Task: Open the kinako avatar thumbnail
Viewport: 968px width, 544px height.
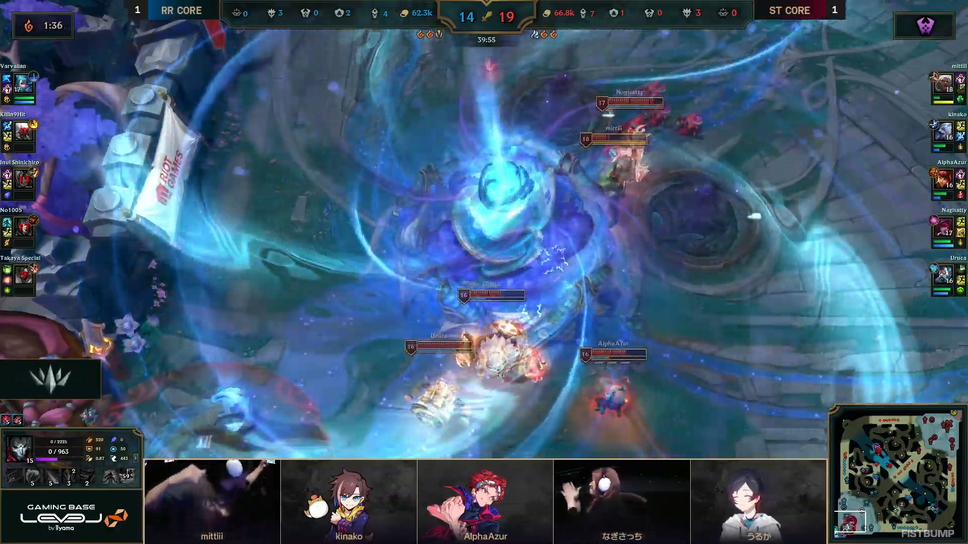Action: 348,501
